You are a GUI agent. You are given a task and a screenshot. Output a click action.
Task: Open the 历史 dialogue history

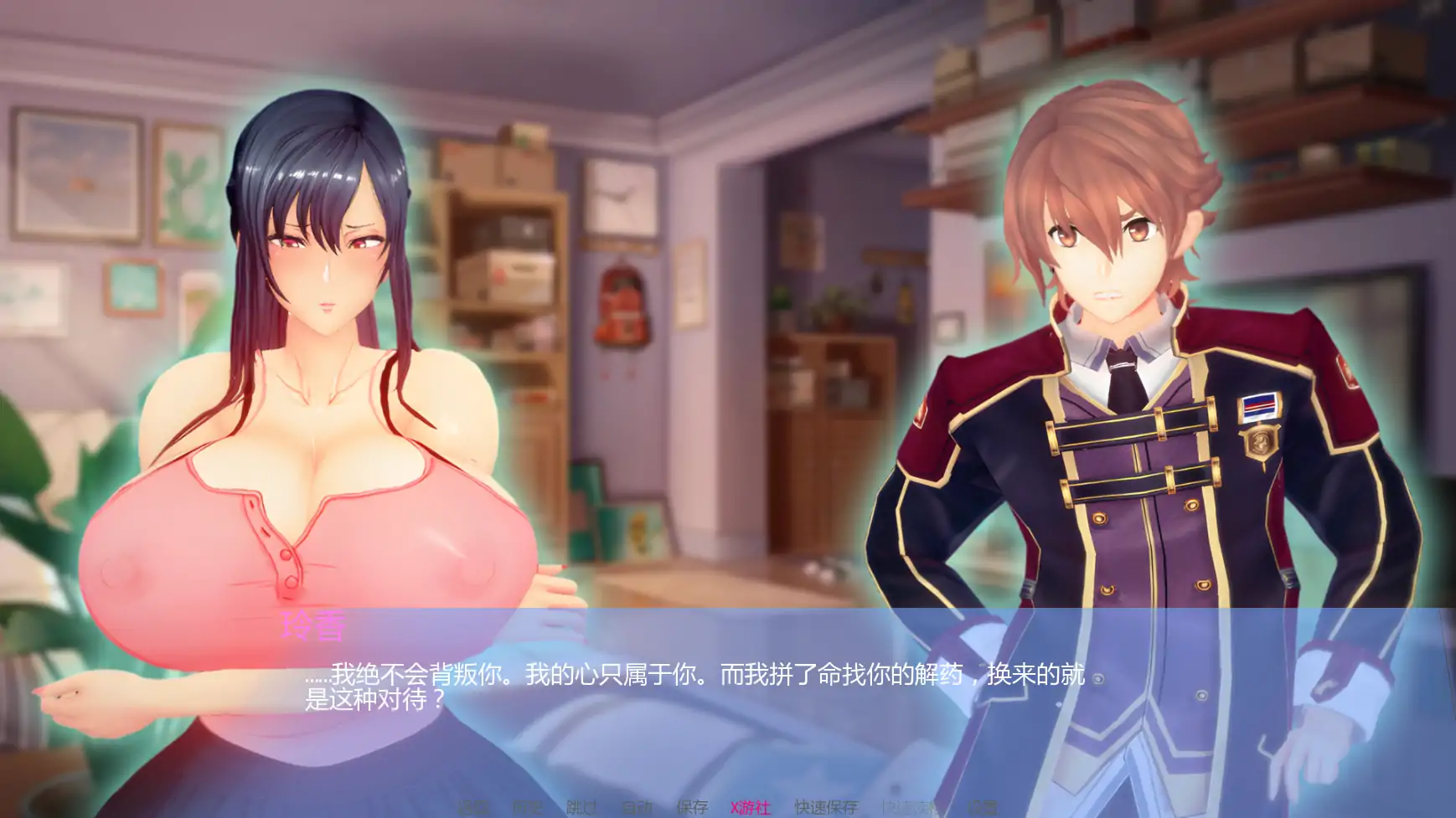(528, 807)
